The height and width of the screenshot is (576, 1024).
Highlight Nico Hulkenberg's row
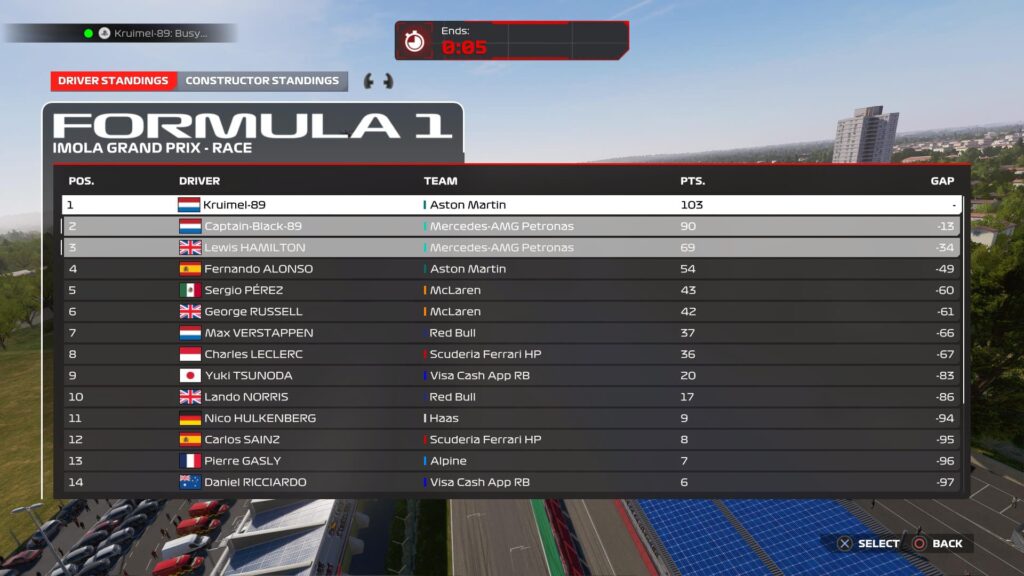point(510,418)
